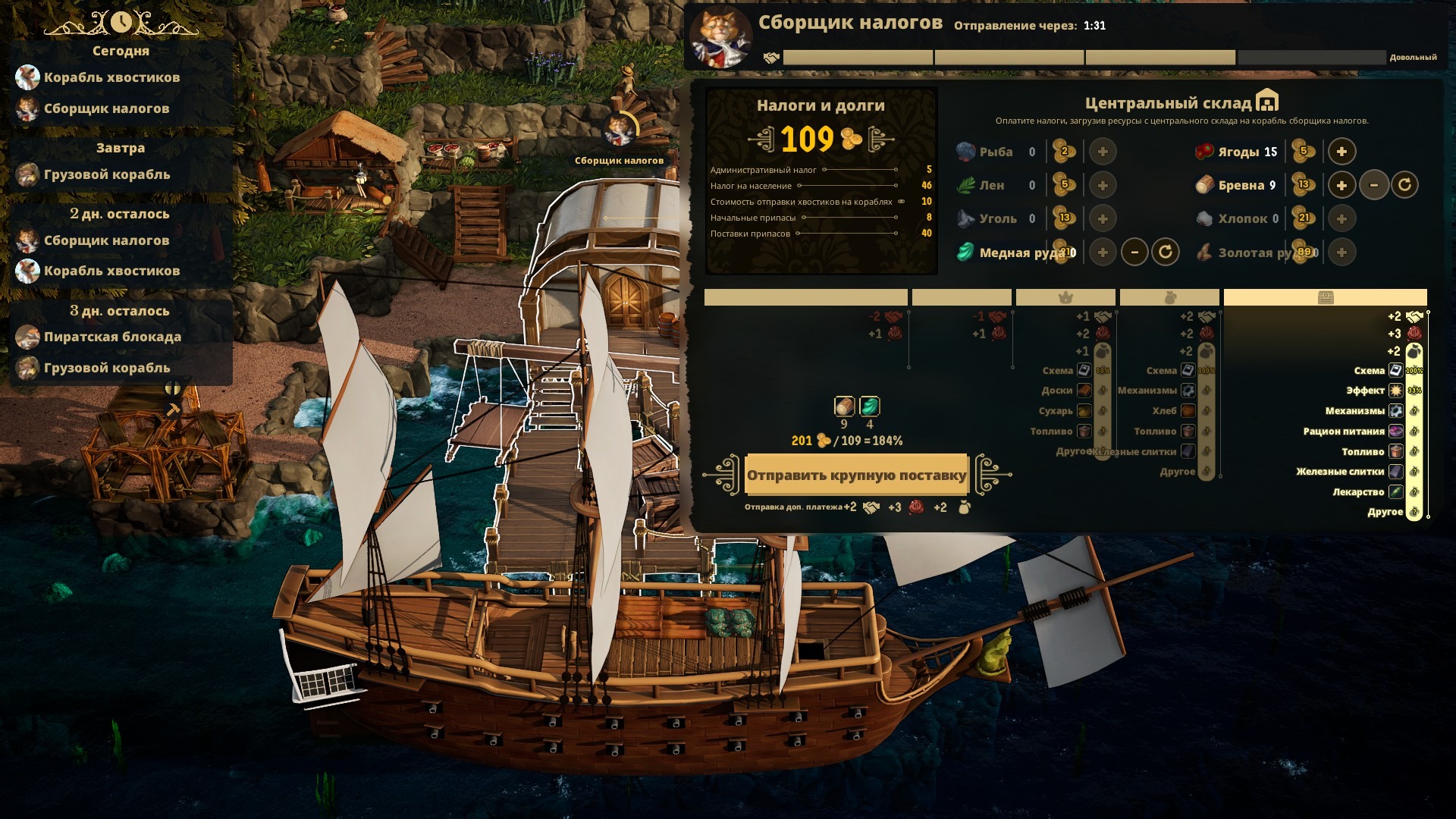Open today's tax collector event
The height and width of the screenshot is (819, 1456).
click(105, 108)
